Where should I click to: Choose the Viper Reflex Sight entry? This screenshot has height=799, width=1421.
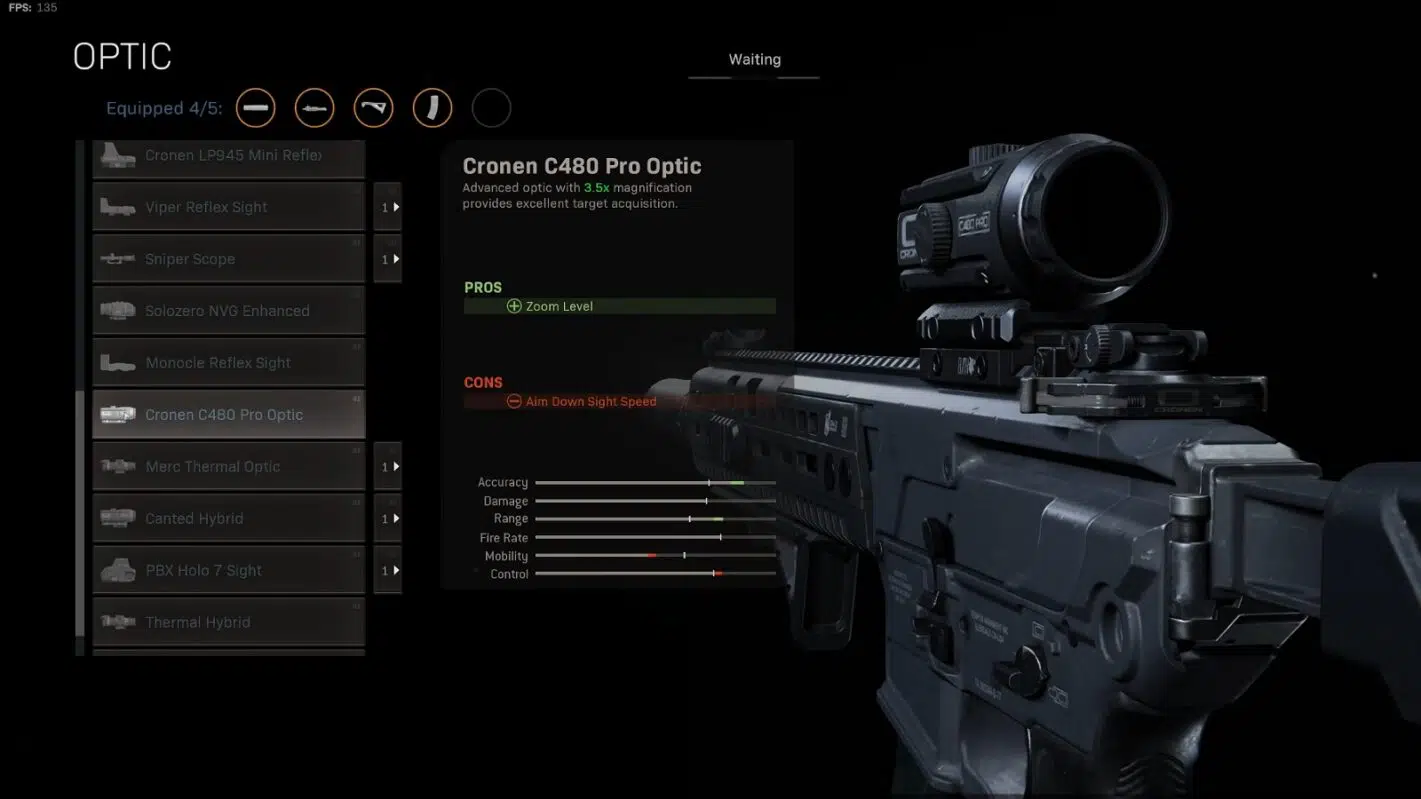[229, 207]
